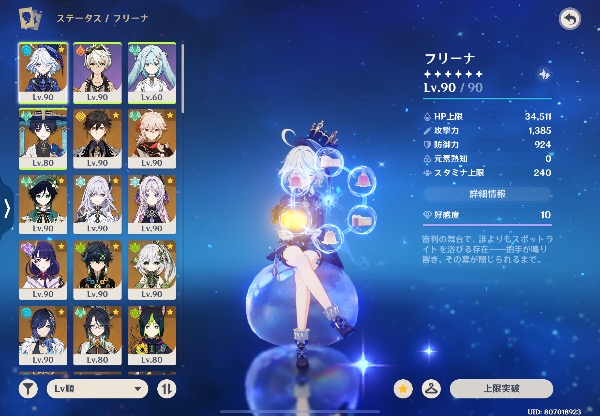Expand the left side panel arrow
This screenshot has height=416, width=600.
pos(7,209)
